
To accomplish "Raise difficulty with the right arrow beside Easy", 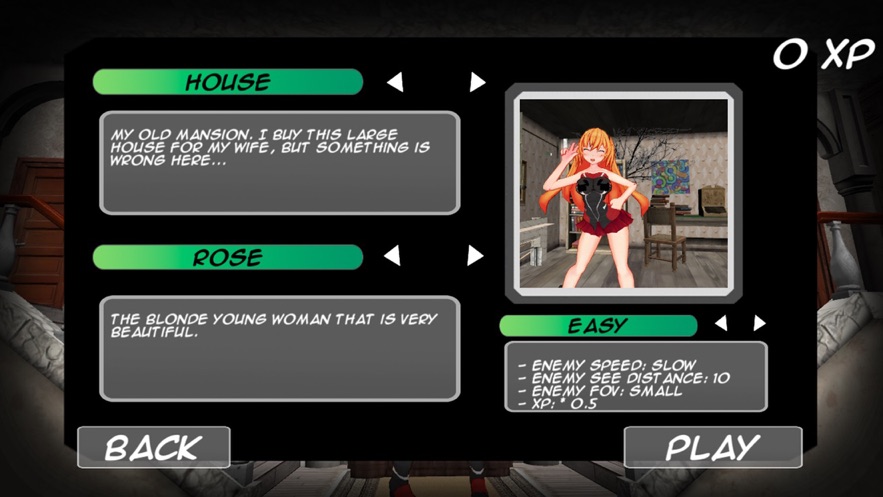I will pyautogui.click(x=759, y=324).
